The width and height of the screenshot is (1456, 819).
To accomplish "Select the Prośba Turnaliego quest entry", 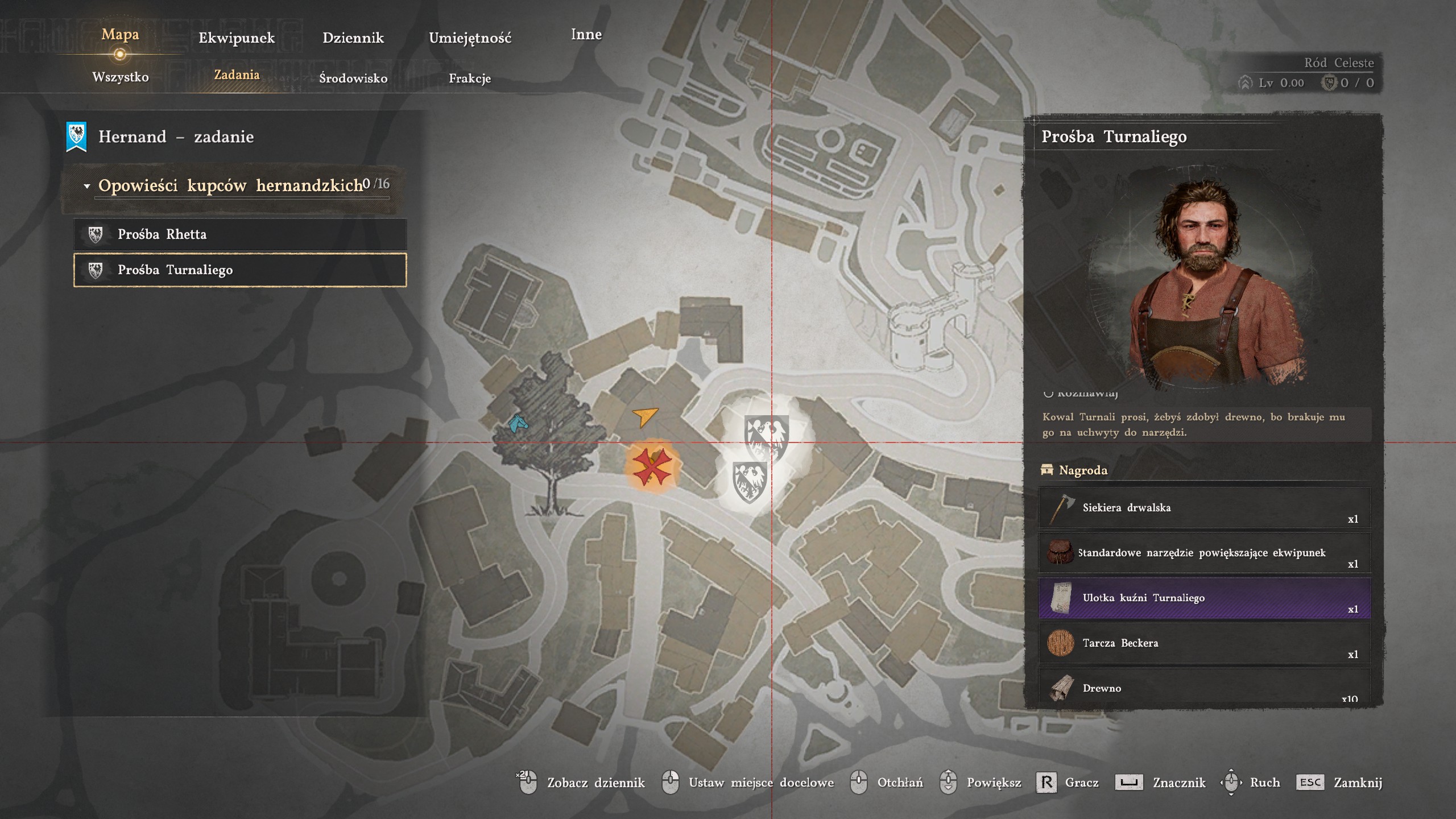I will pyautogui.click(x=240, y=270).
